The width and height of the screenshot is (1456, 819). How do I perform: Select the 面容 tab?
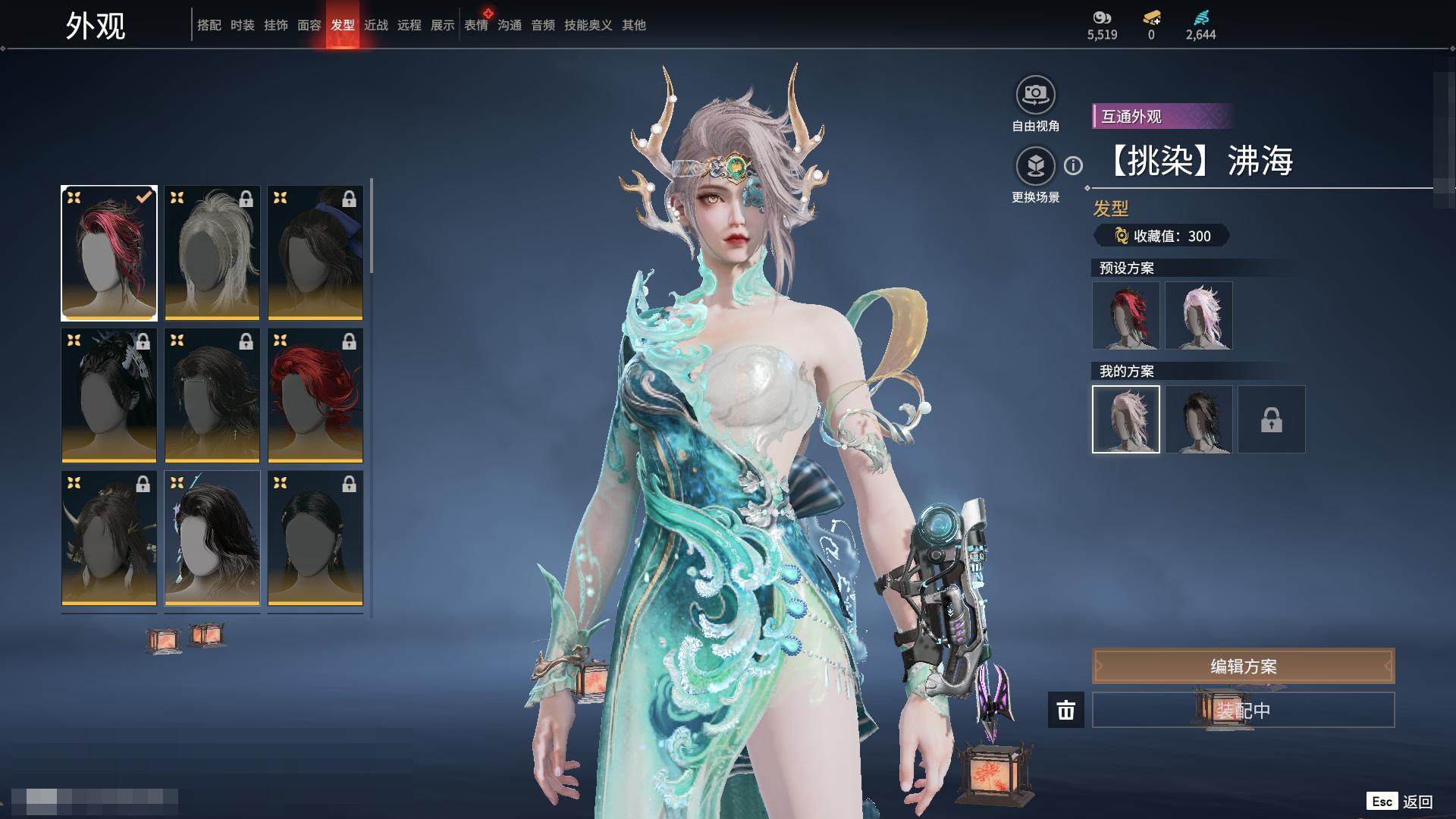309,25
